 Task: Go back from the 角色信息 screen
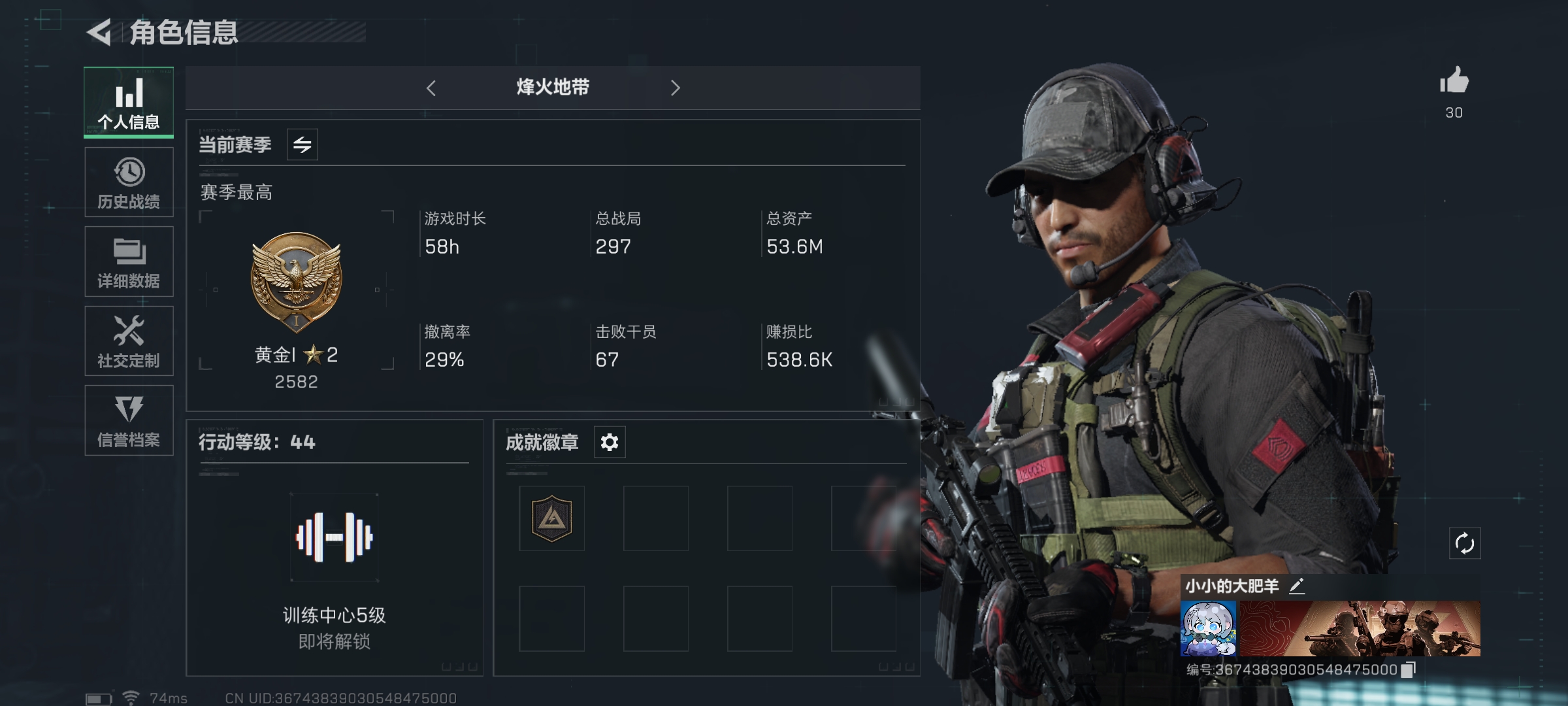pyautogui.click(x=99, y=33)
